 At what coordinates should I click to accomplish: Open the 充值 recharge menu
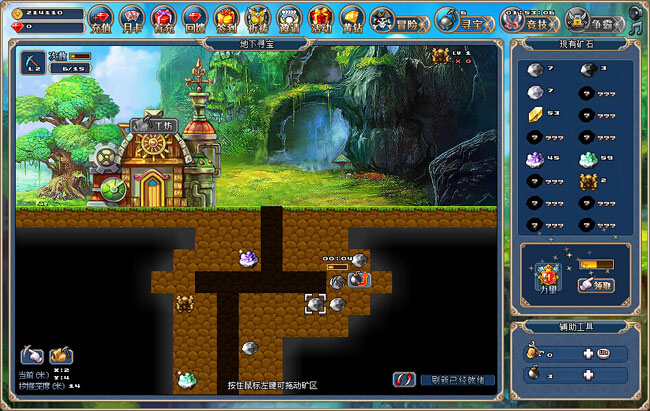100,18
